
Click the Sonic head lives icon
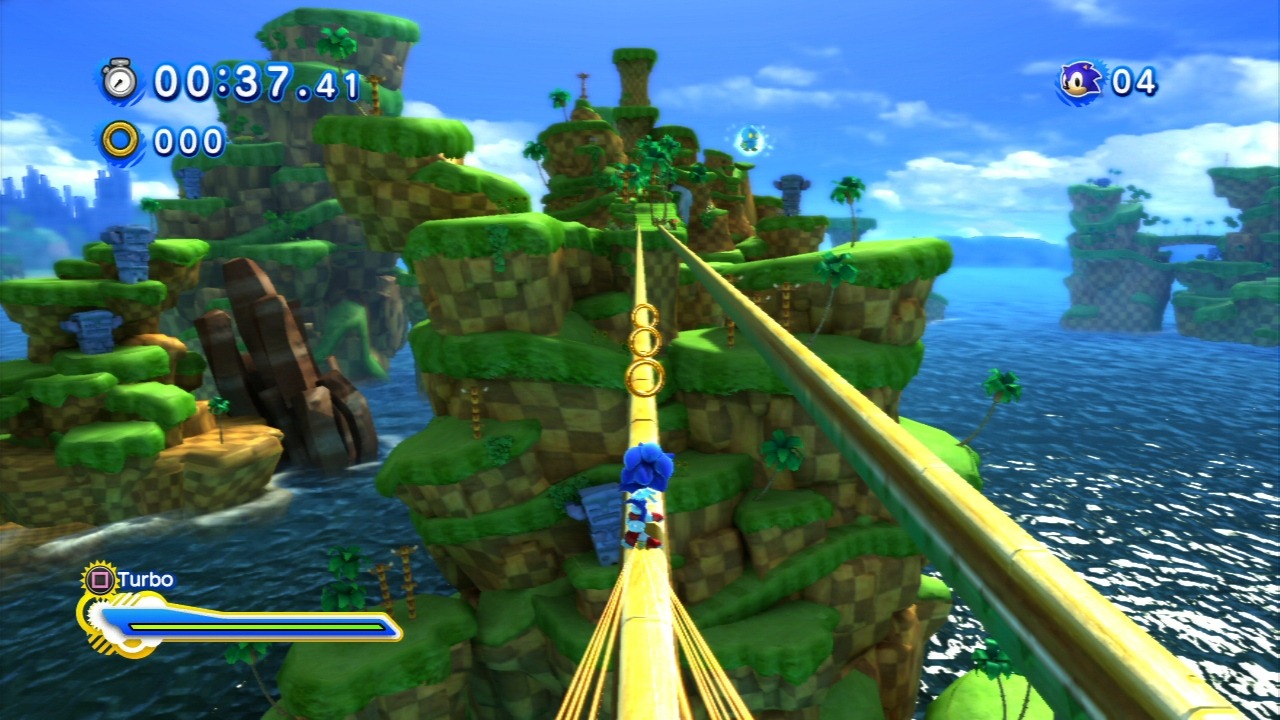[x=1080, y=80]
